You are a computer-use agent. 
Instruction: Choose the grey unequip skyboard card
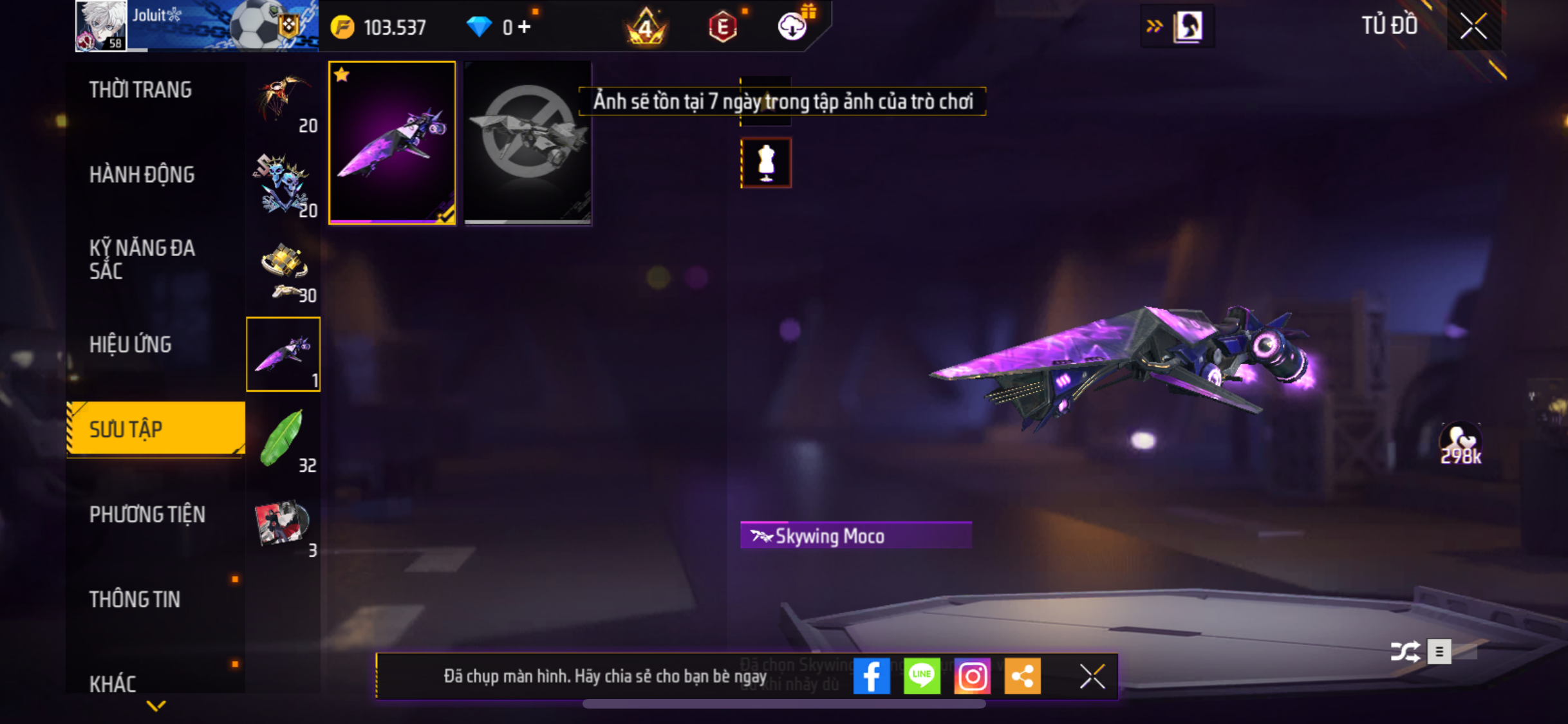[x=527, y=143]
